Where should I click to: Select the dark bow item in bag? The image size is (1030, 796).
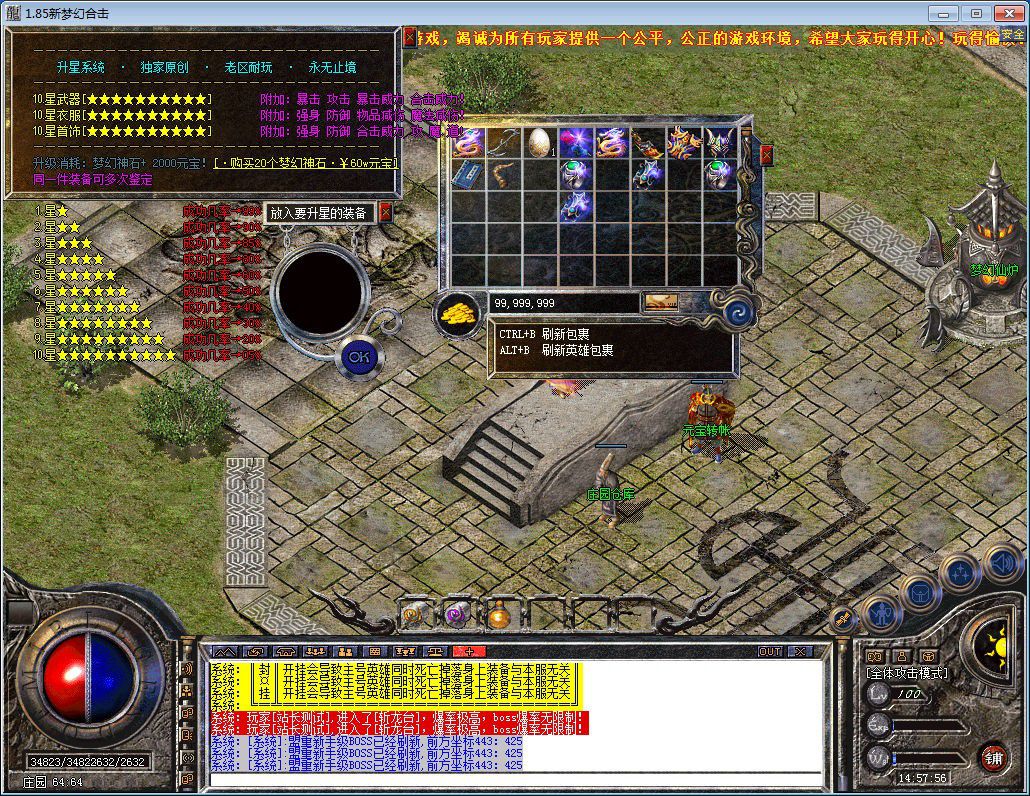coord(503,141)
